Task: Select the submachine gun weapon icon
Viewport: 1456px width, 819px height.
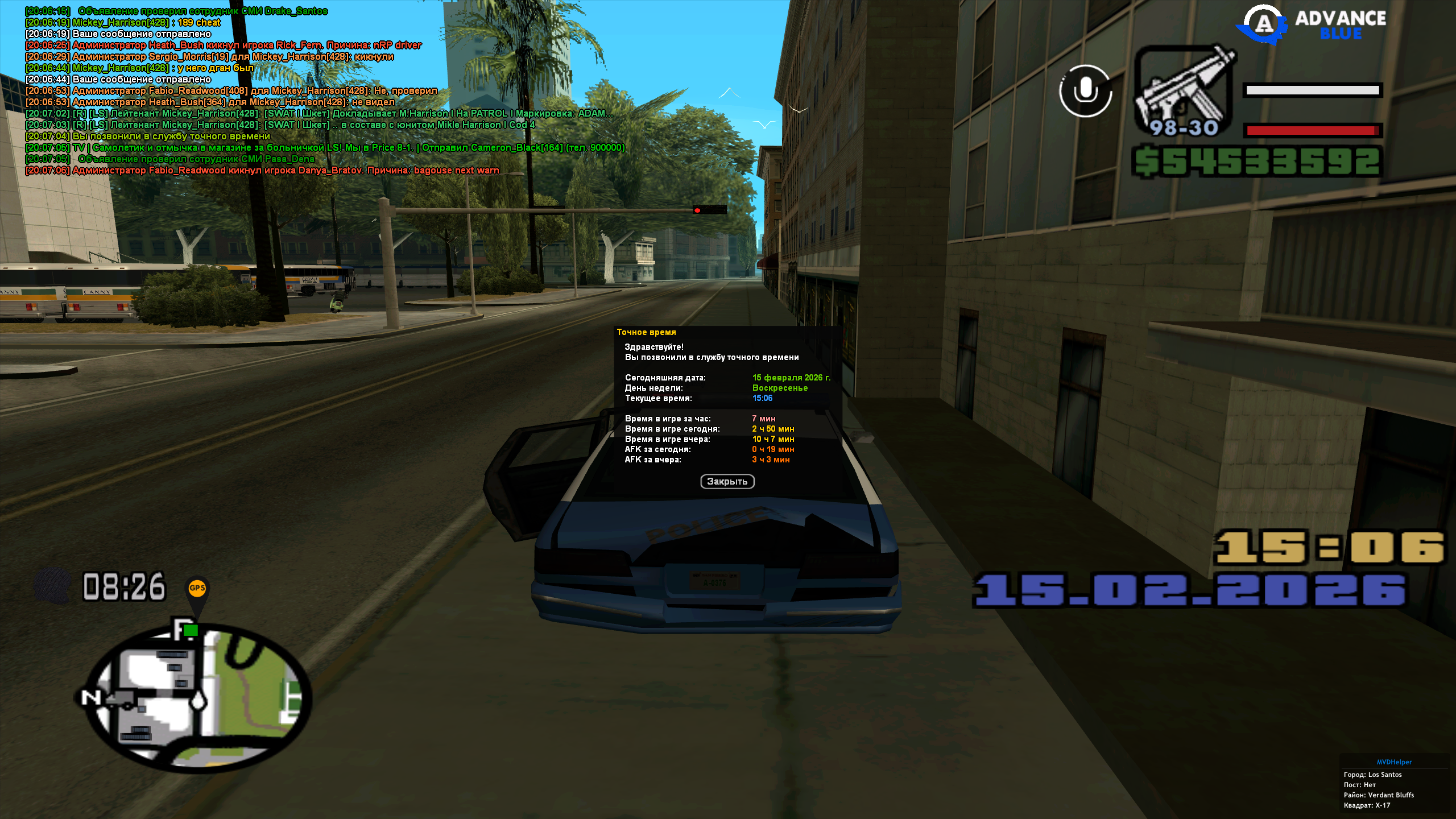Action: click(x=1184, y=91)
